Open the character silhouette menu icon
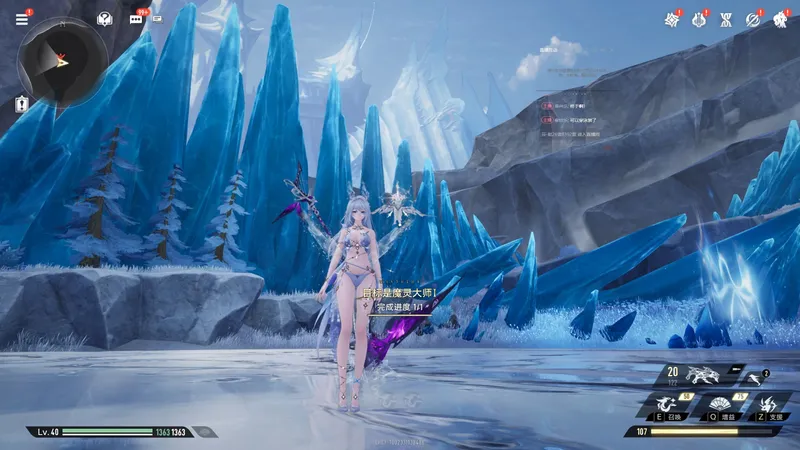800x450 pixels. 779,19
